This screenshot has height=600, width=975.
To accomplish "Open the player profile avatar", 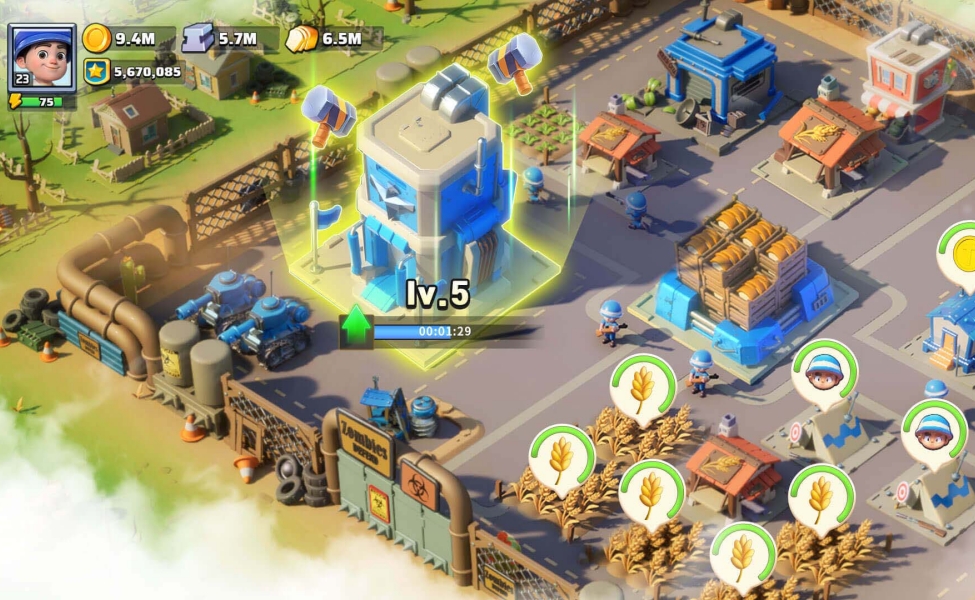I will click(42, 56).
